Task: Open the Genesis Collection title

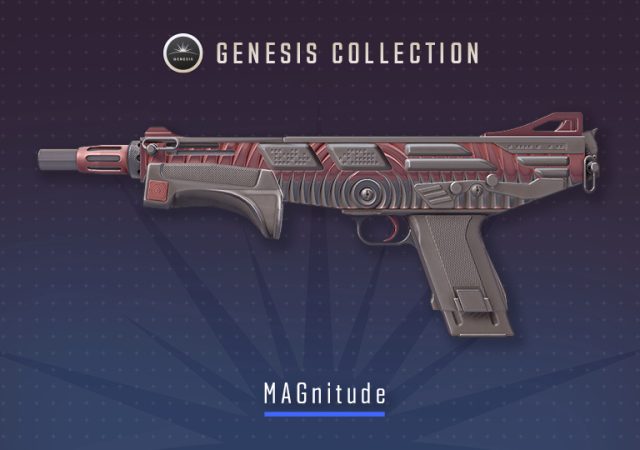Action: (x=348, y=52)
